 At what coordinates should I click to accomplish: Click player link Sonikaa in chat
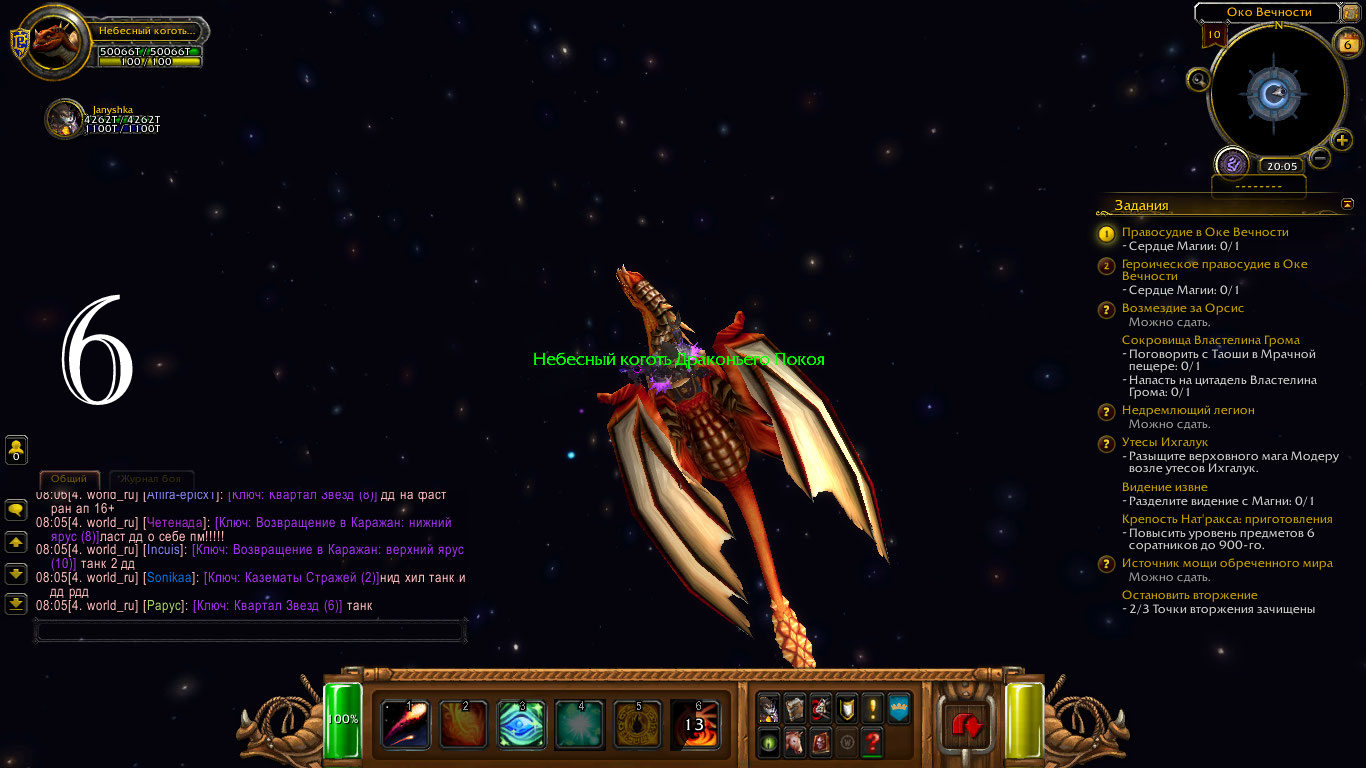[167, 578]
